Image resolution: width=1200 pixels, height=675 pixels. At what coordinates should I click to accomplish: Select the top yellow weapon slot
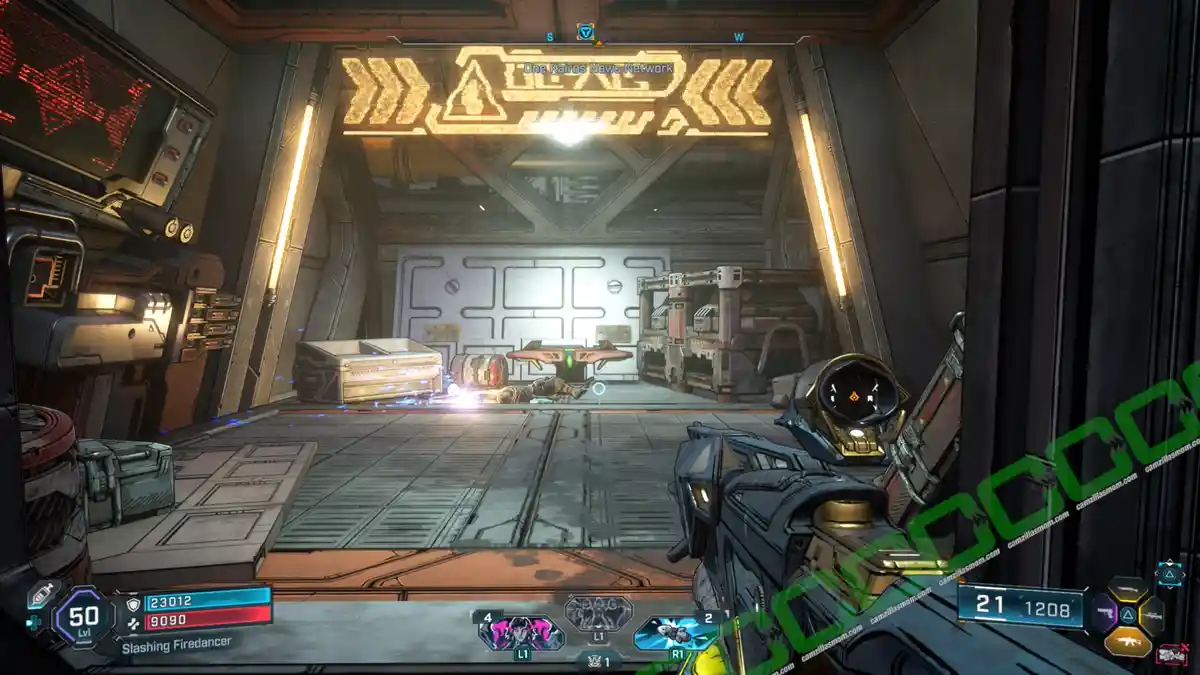pyautogui.click(x=1128, y=590)
